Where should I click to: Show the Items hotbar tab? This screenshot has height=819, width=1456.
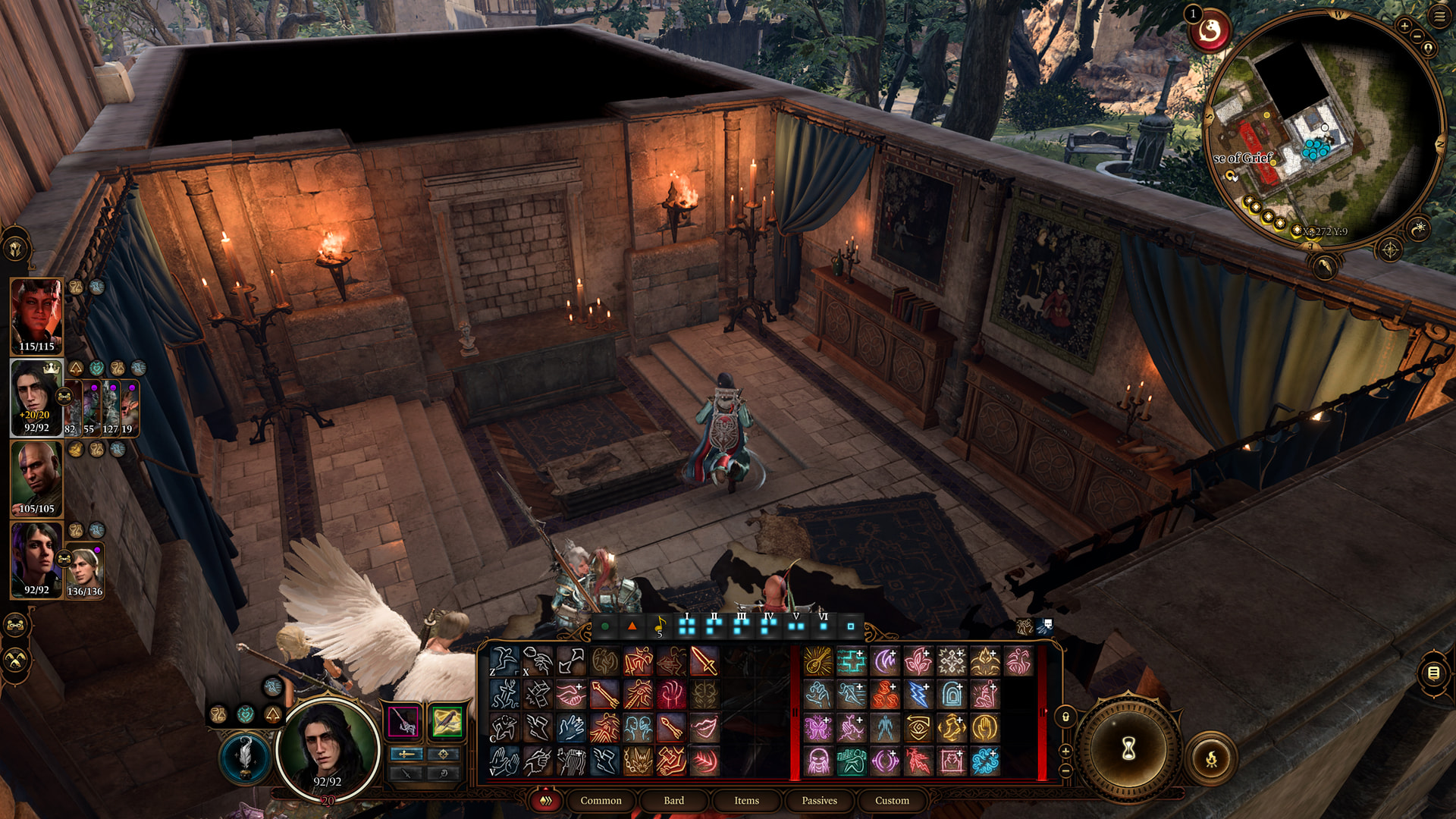(746, 800)
